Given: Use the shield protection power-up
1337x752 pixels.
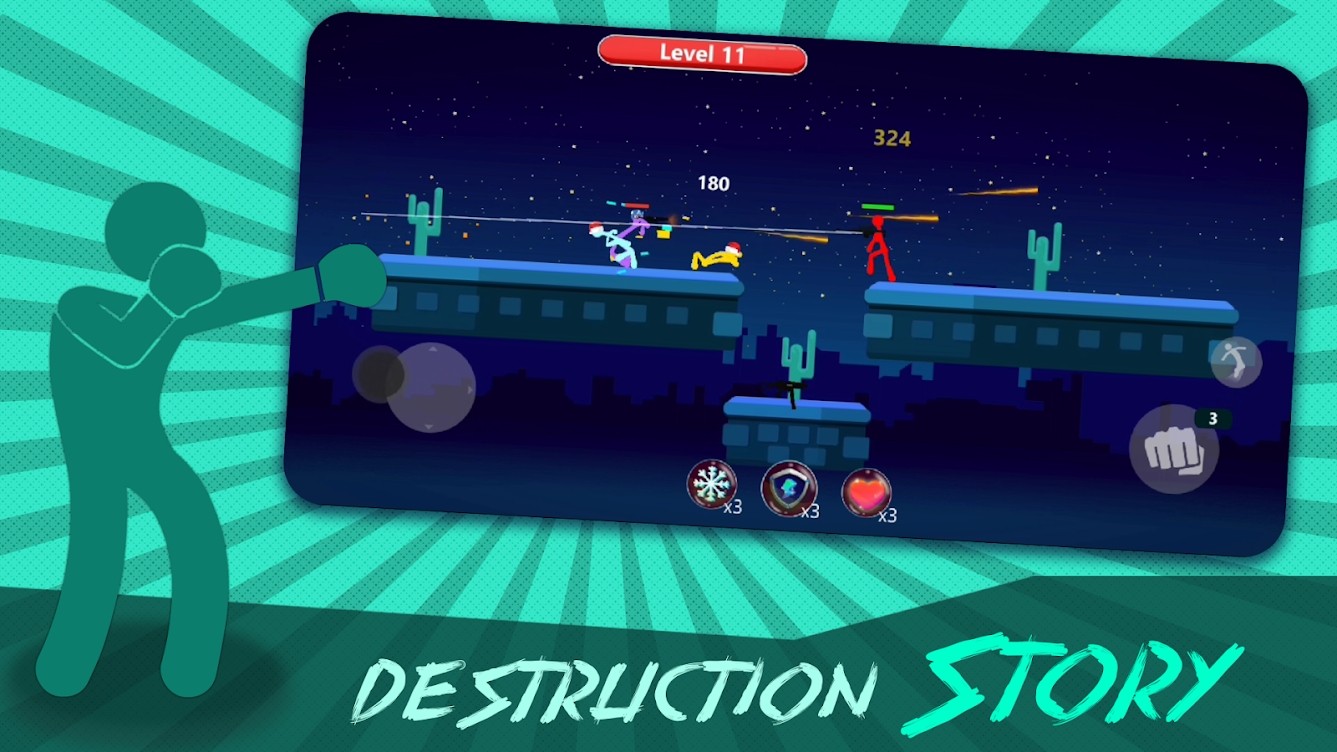Looking at the screenshot, I should coord(789,489).
